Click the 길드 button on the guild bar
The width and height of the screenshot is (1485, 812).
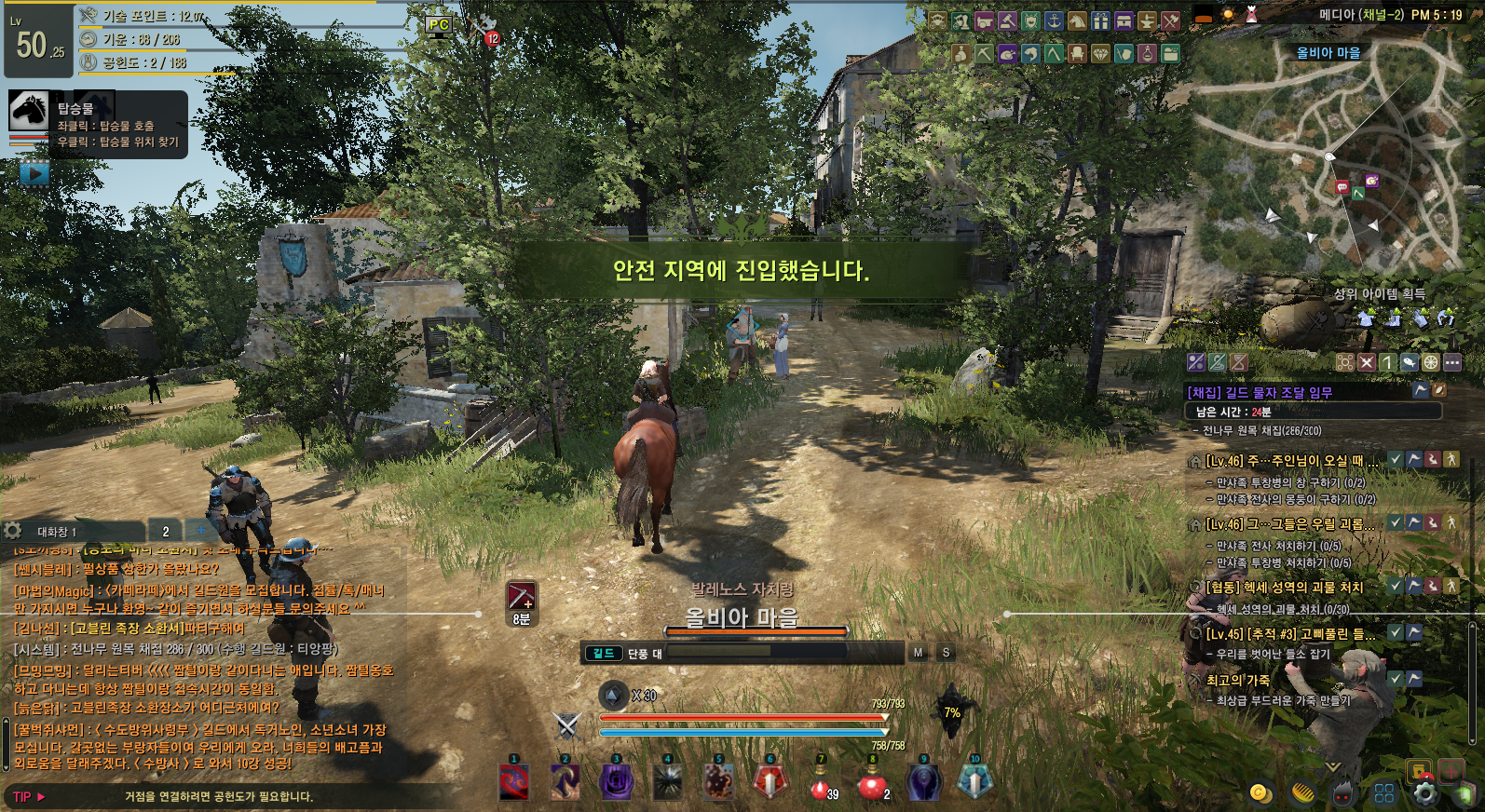(603, 652)
